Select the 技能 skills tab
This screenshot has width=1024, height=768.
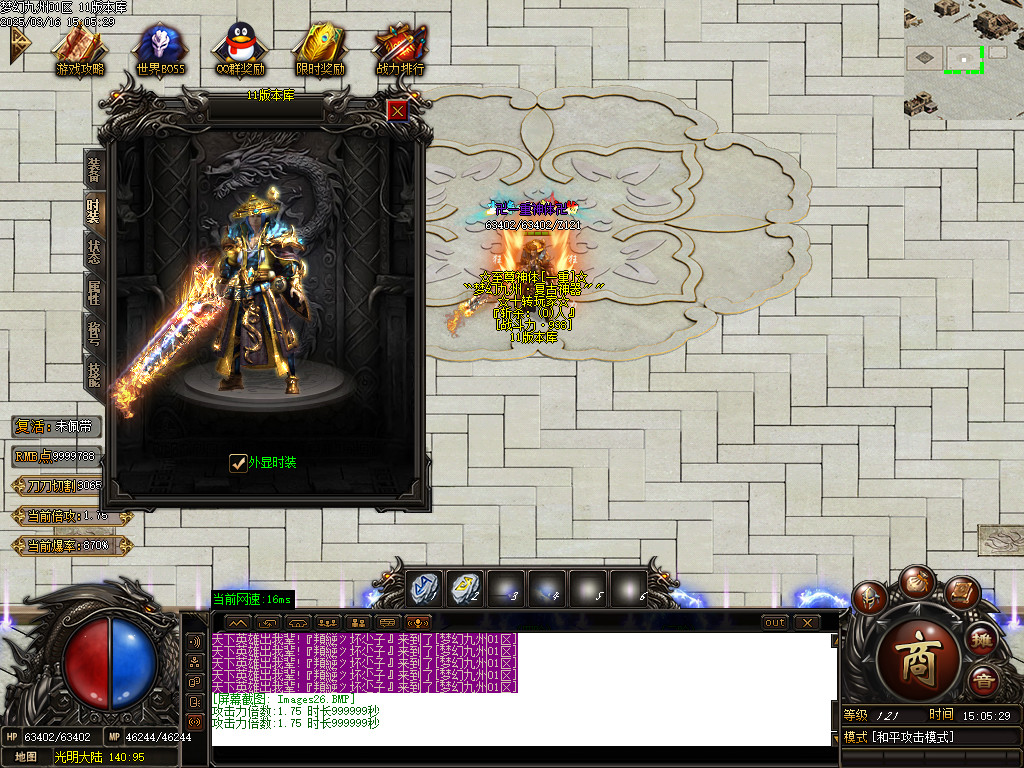pos(94,375)
